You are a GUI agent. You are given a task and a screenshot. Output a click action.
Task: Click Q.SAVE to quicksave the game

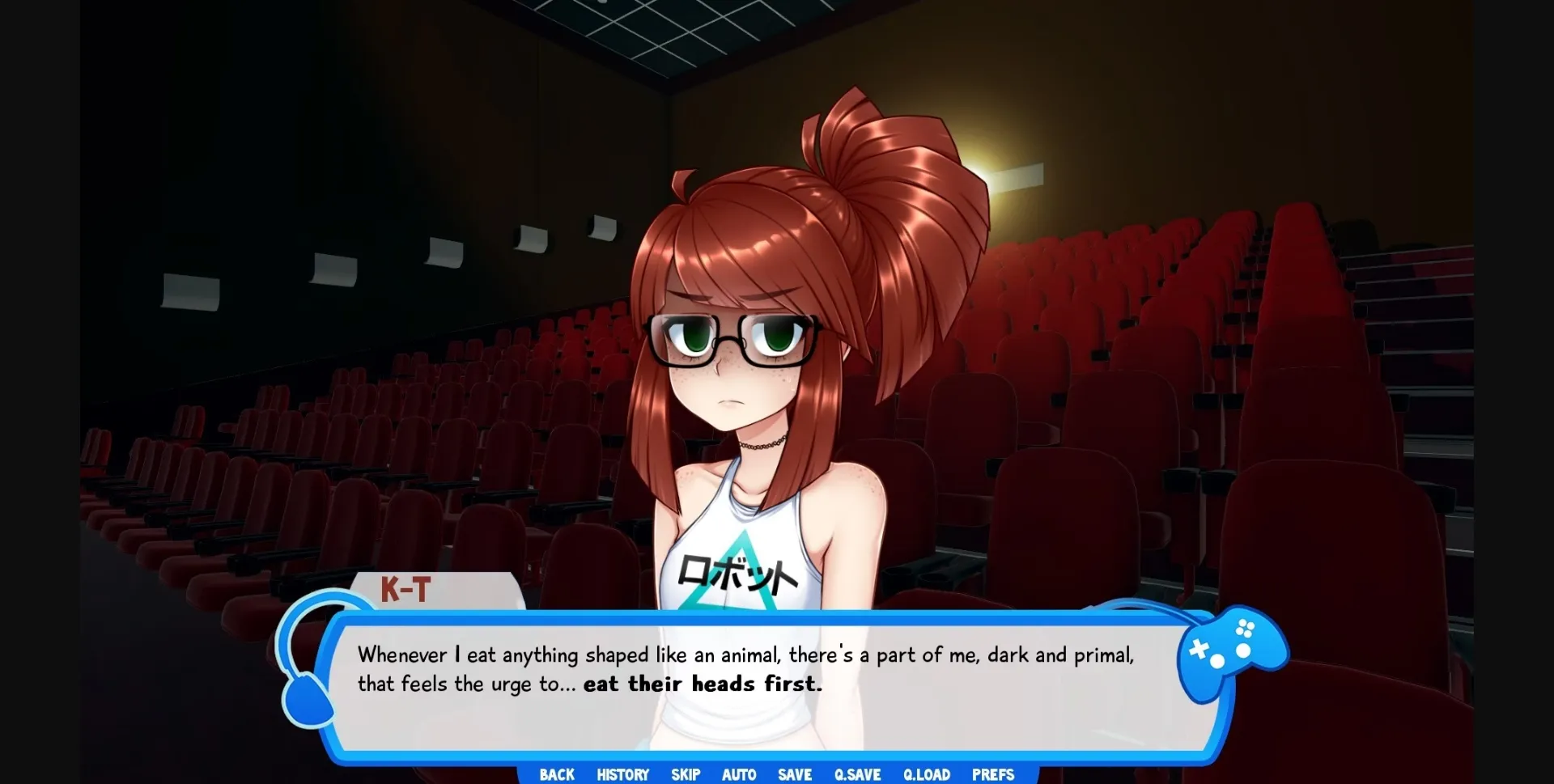pos(857,774)
